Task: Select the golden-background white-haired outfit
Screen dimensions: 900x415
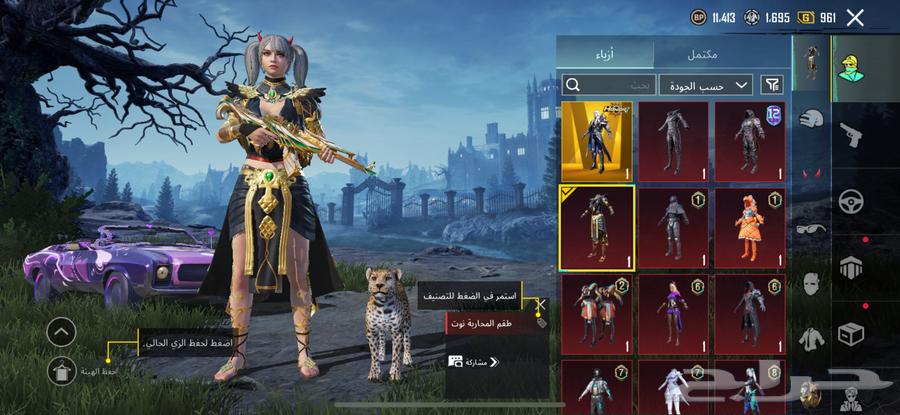Action: pos(597,140)
